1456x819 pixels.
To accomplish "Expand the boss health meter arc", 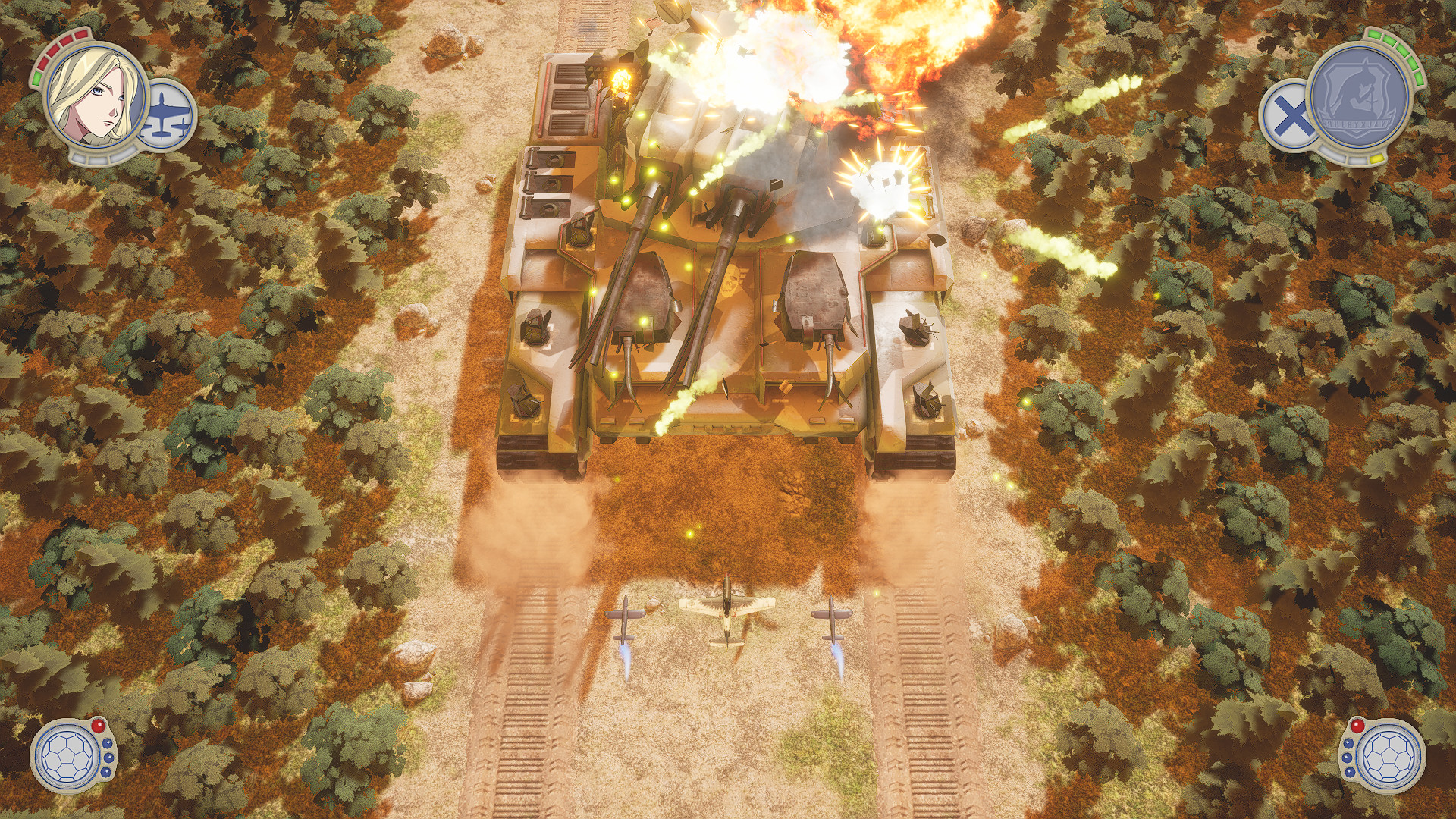I will (1398, 51).
